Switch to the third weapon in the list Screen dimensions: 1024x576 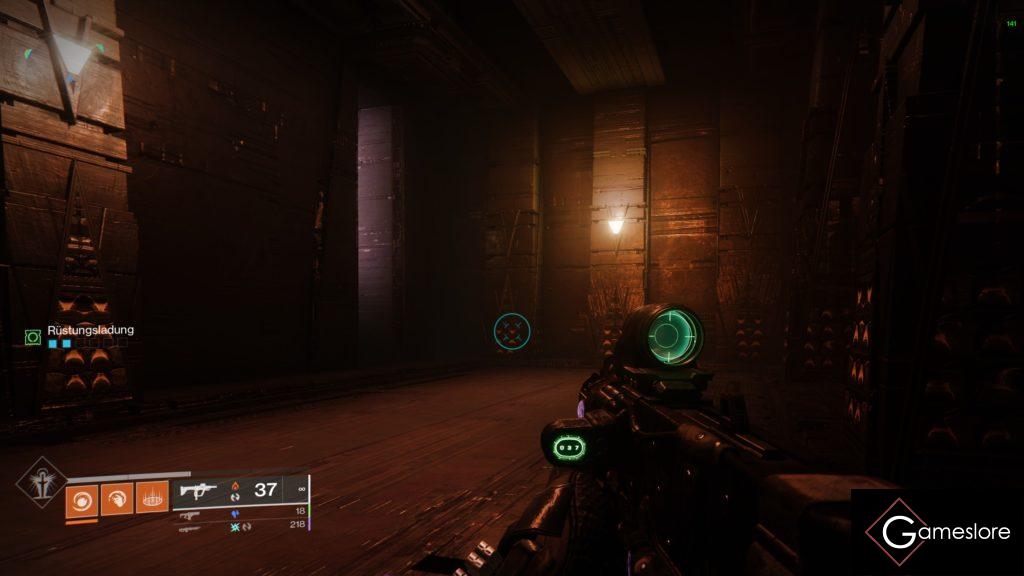[x=189, y=526]
